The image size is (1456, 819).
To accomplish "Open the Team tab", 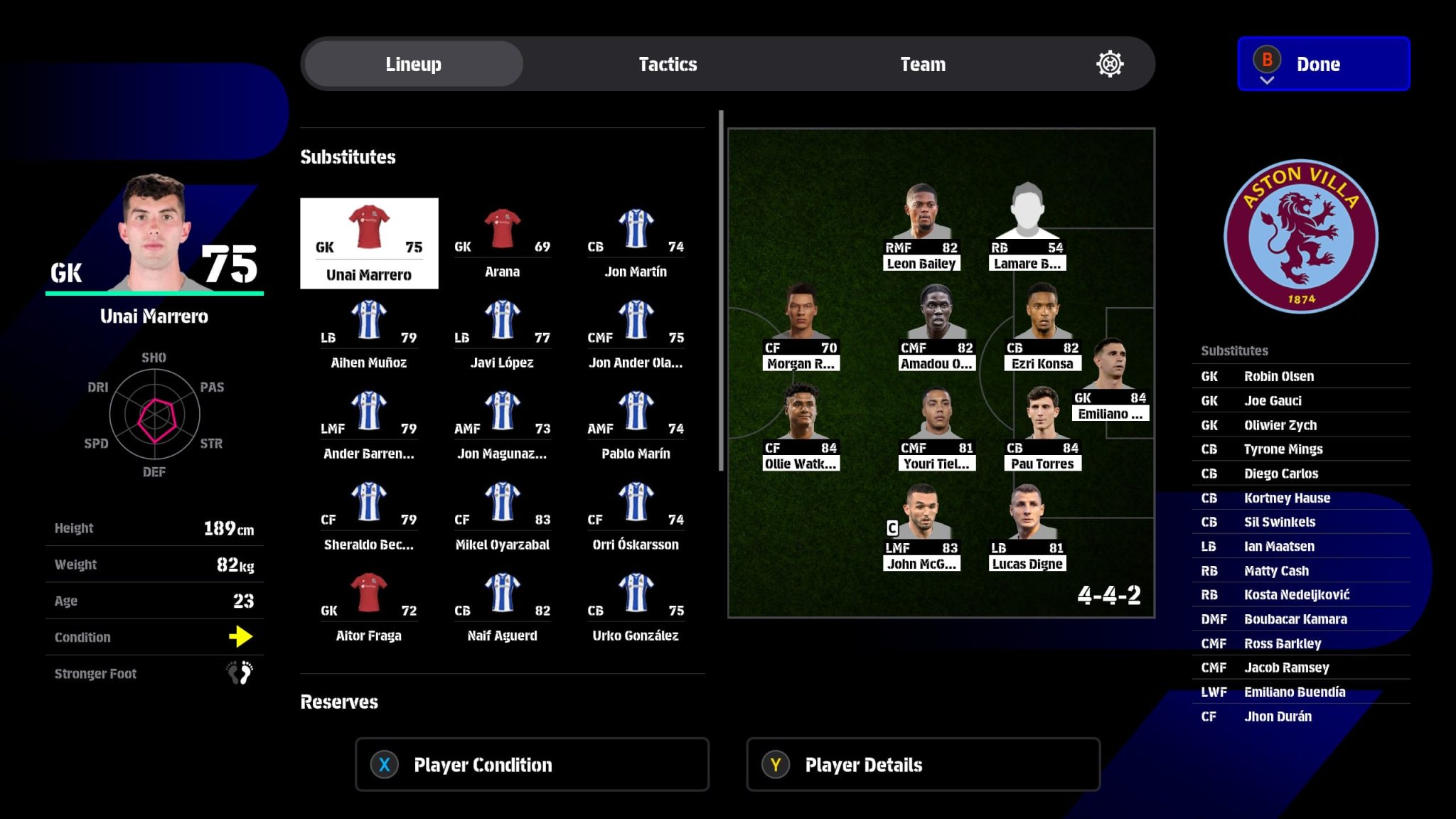I will click(922, 64).
